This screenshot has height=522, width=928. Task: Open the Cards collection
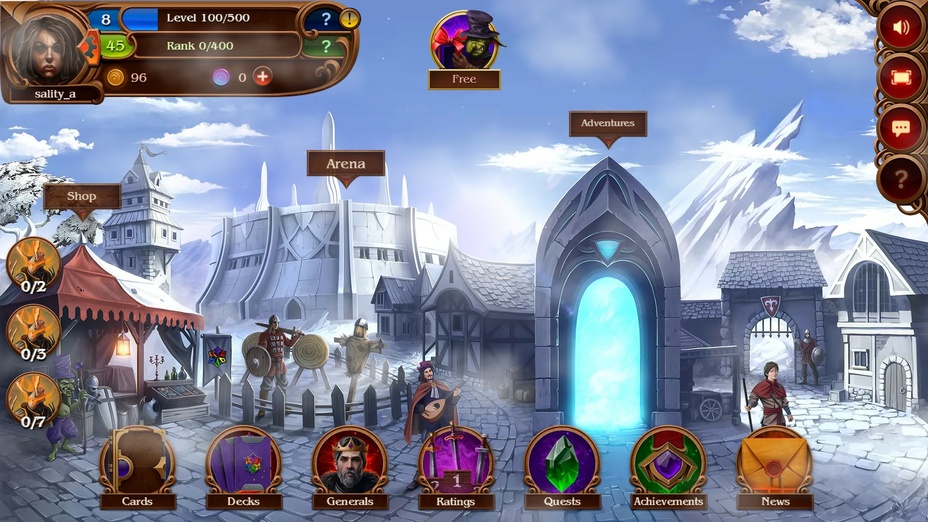click(137, 463)
